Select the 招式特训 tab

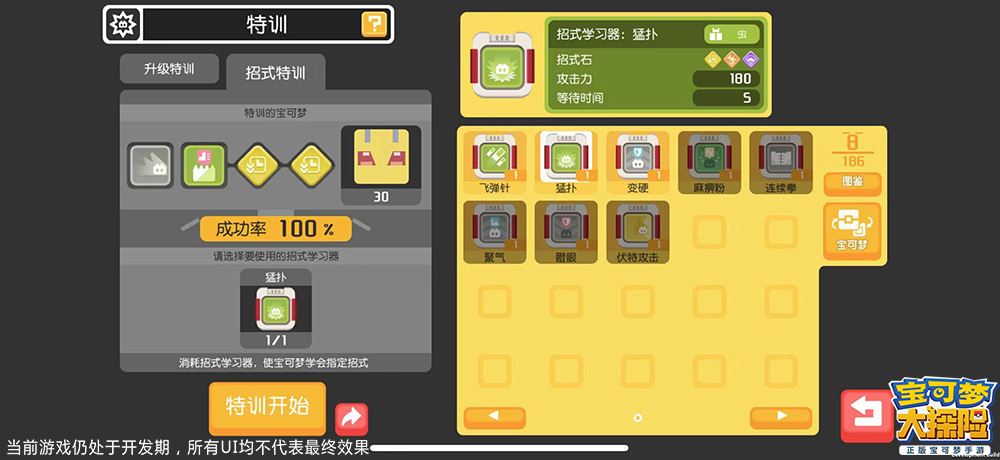(275, 72)
